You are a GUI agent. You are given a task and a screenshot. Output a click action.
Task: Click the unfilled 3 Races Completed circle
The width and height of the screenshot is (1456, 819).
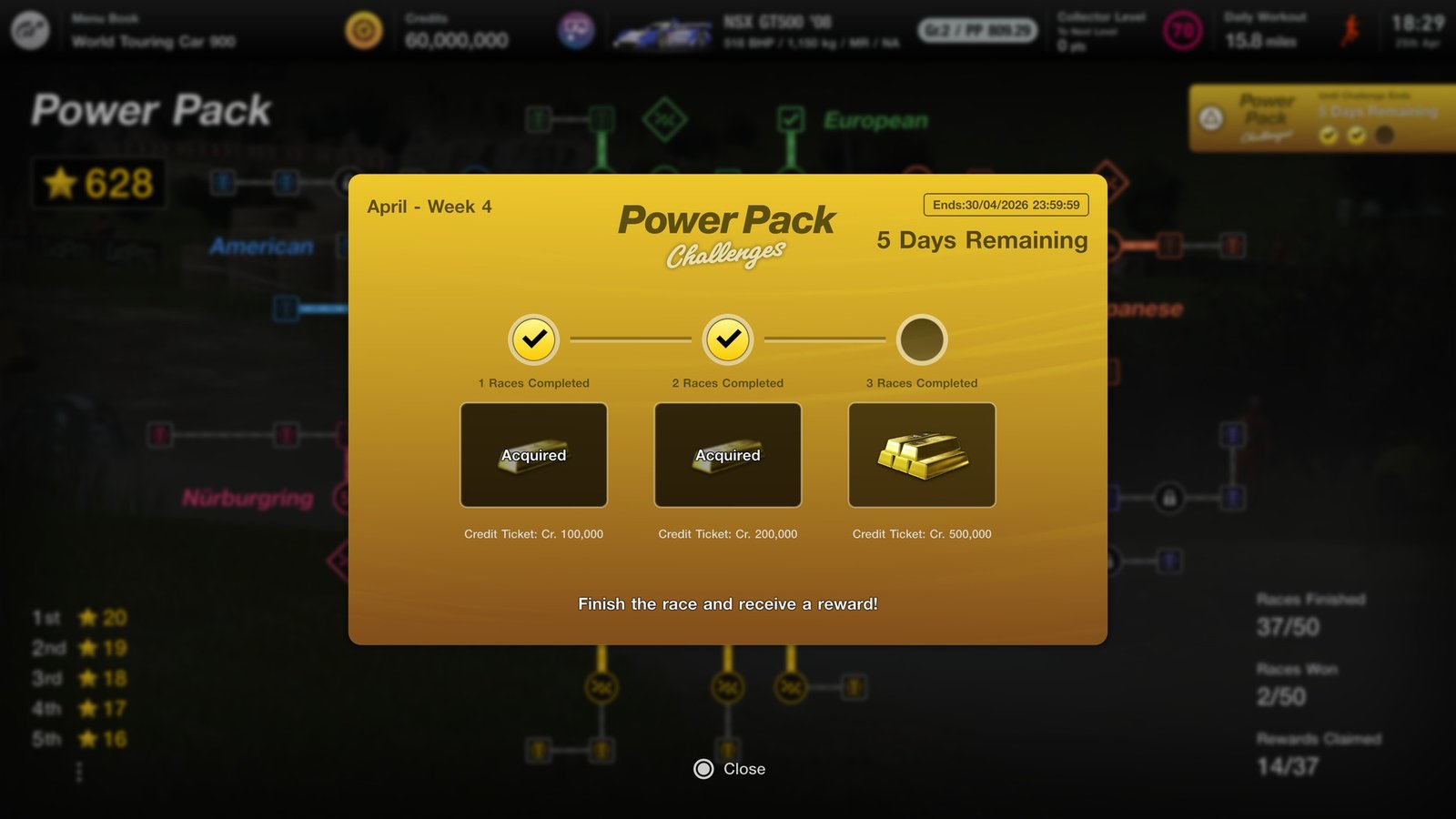tap(921, 340)
